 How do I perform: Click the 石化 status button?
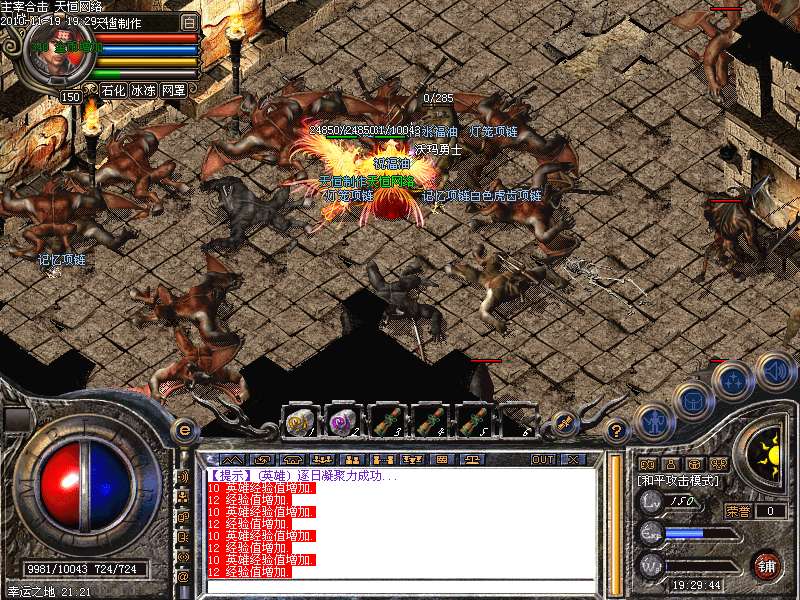(112, 91)
